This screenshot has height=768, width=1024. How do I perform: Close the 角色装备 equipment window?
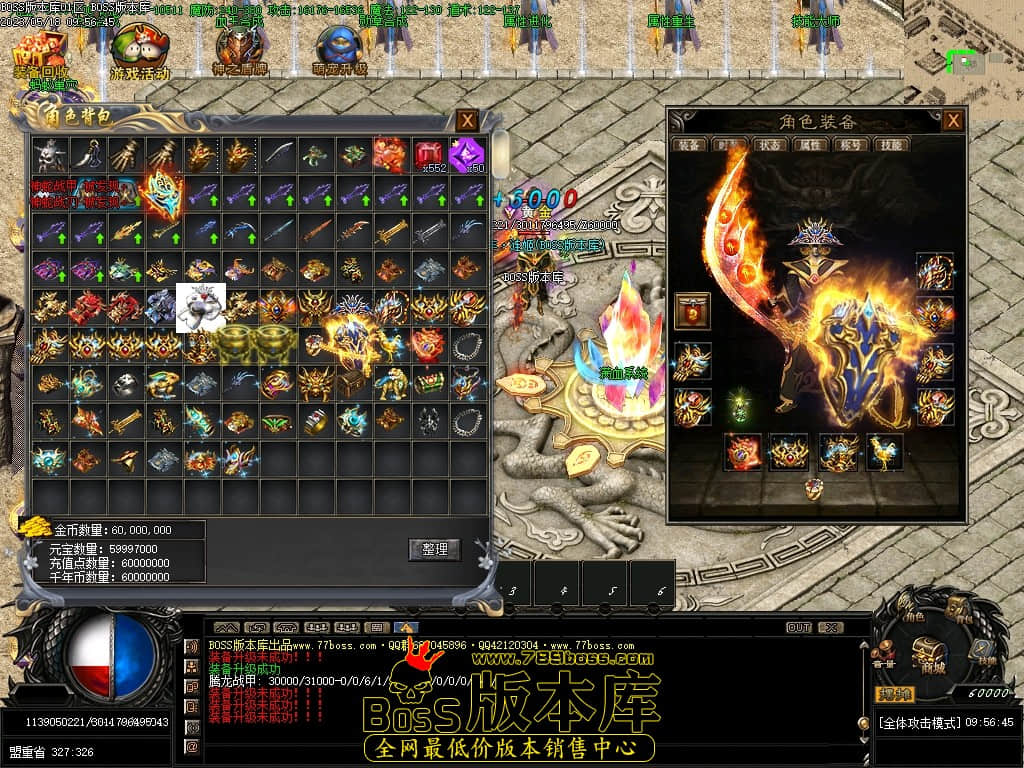tap(954, 120)
